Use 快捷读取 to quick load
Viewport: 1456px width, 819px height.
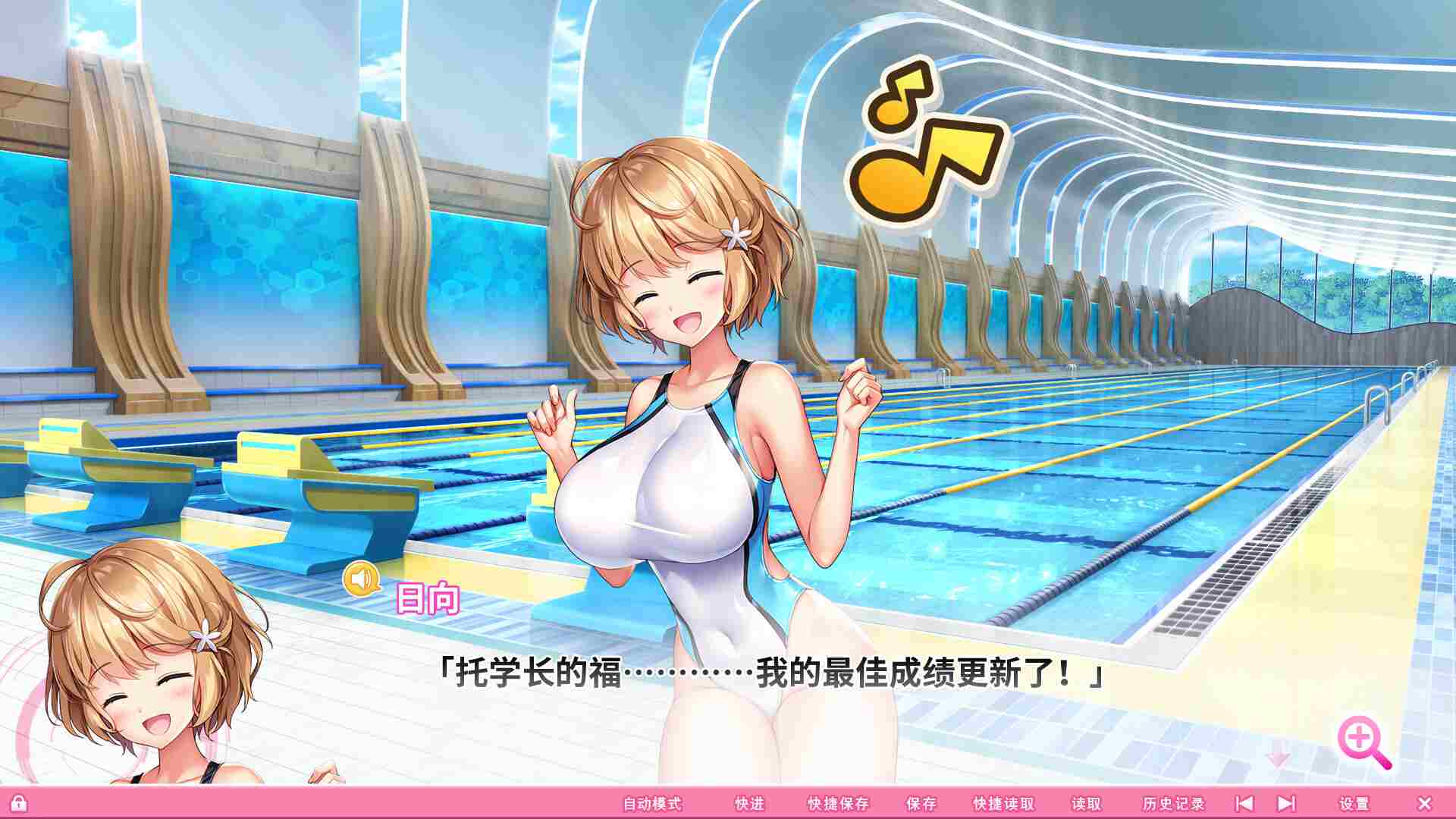pos(1003,802)
